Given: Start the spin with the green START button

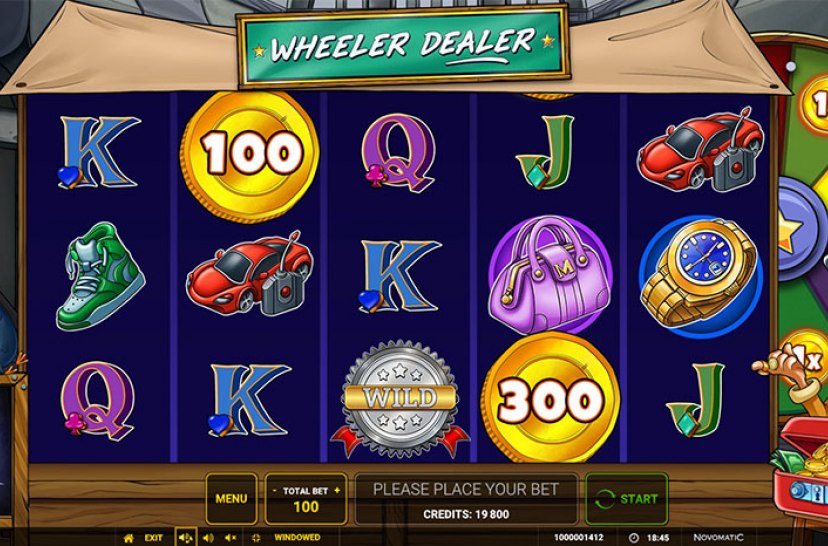Looking at the screenshot, I should tap(627, 498).
